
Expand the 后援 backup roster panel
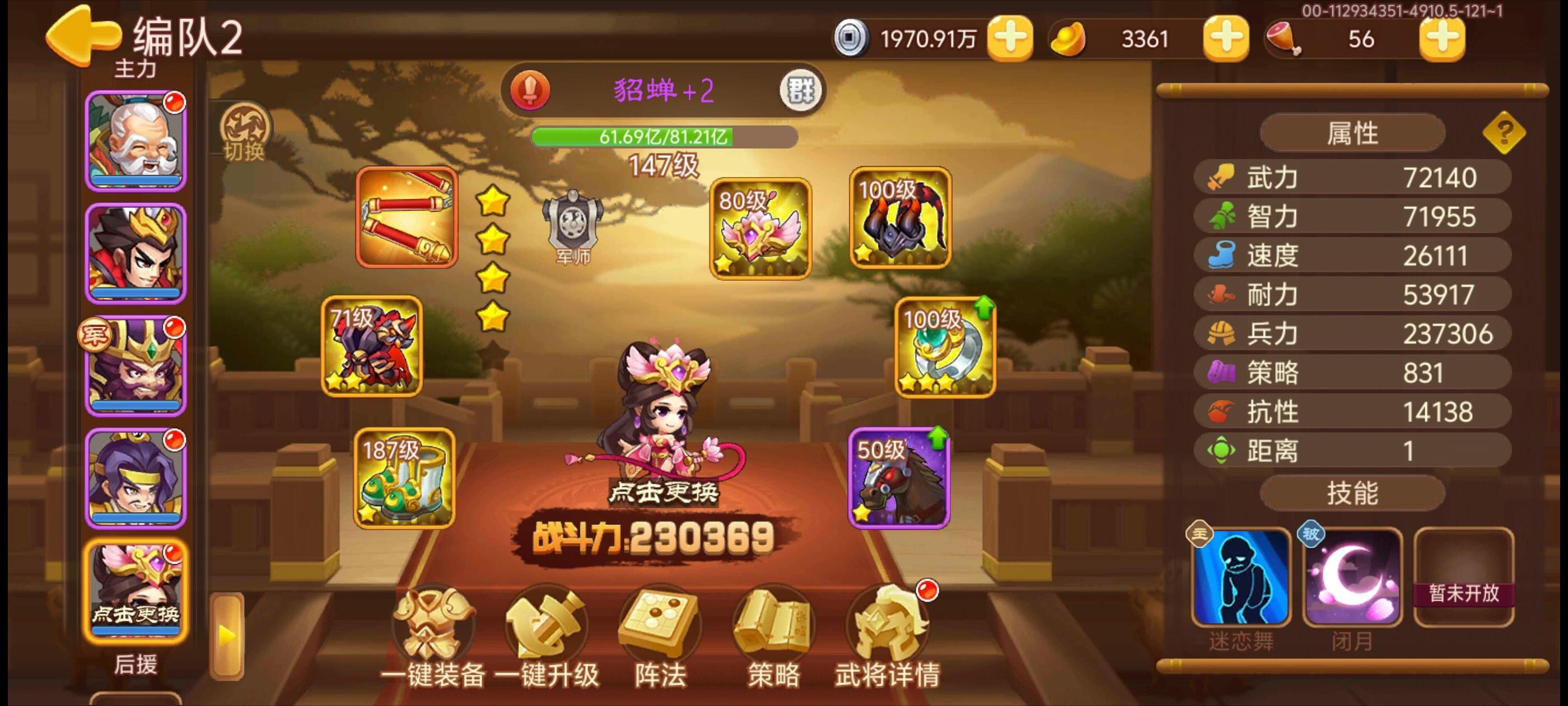point(135,666)
